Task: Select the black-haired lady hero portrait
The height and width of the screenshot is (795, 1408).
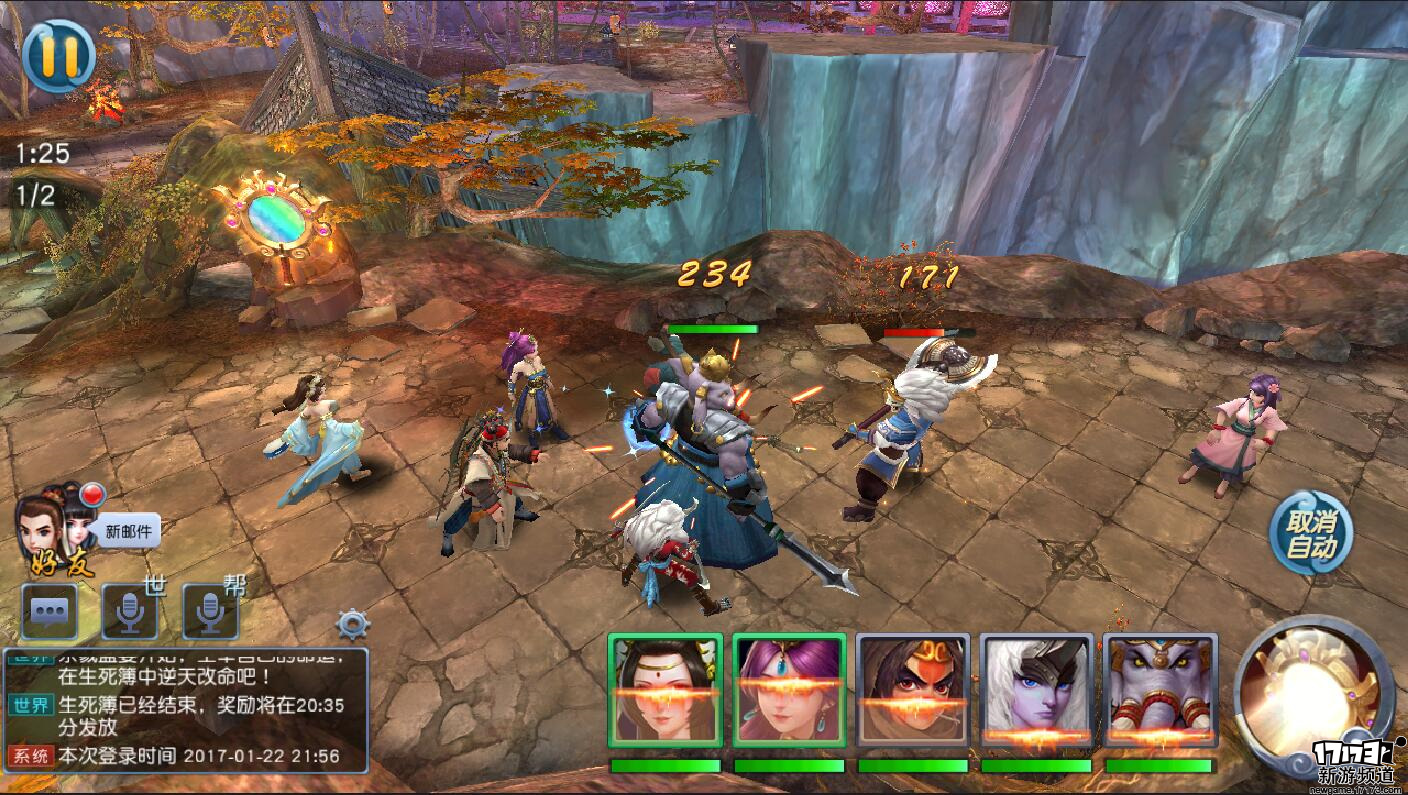Action: tap(665, 690)
